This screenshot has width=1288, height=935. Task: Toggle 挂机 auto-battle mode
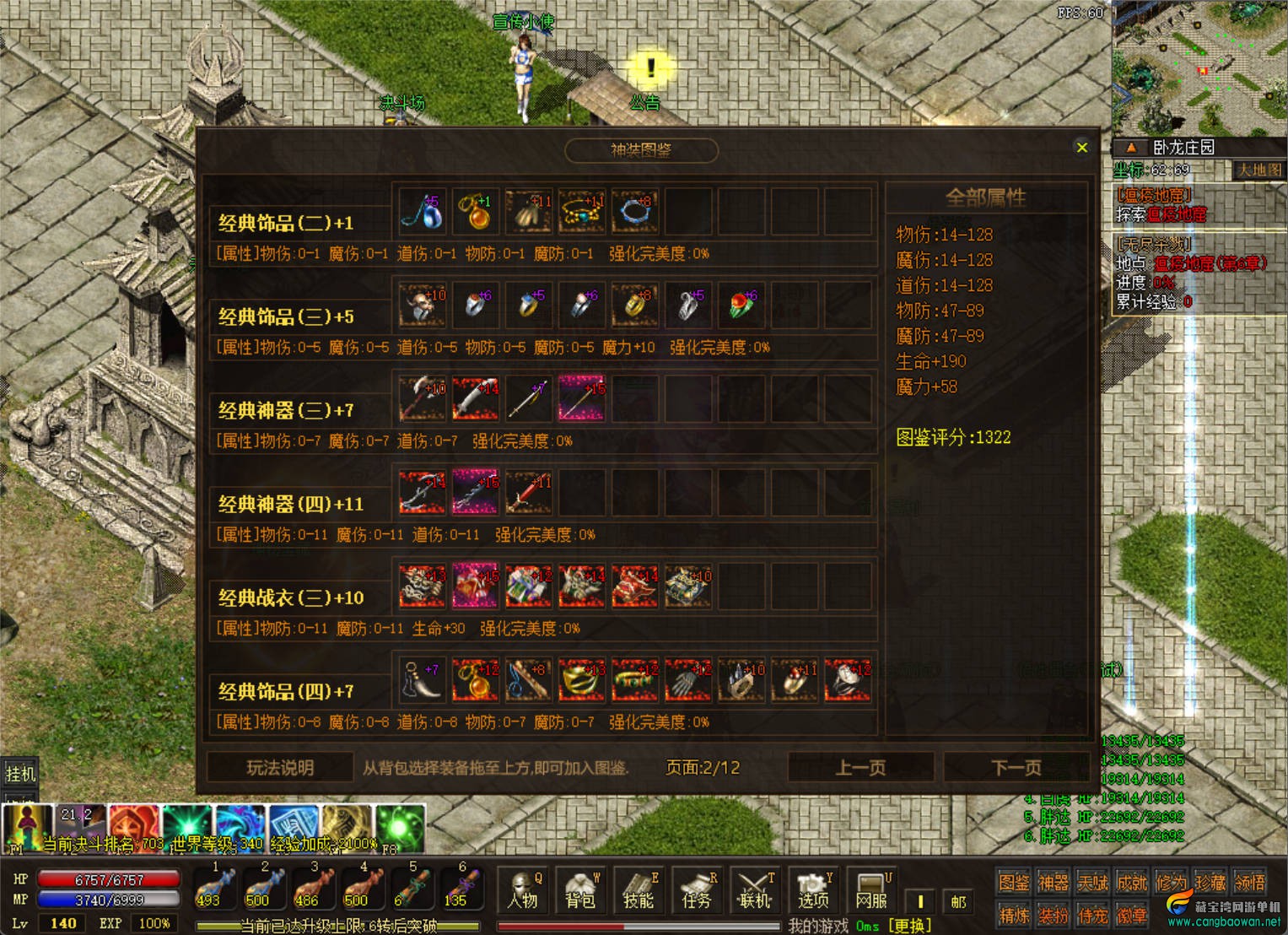tap(20, 773)
